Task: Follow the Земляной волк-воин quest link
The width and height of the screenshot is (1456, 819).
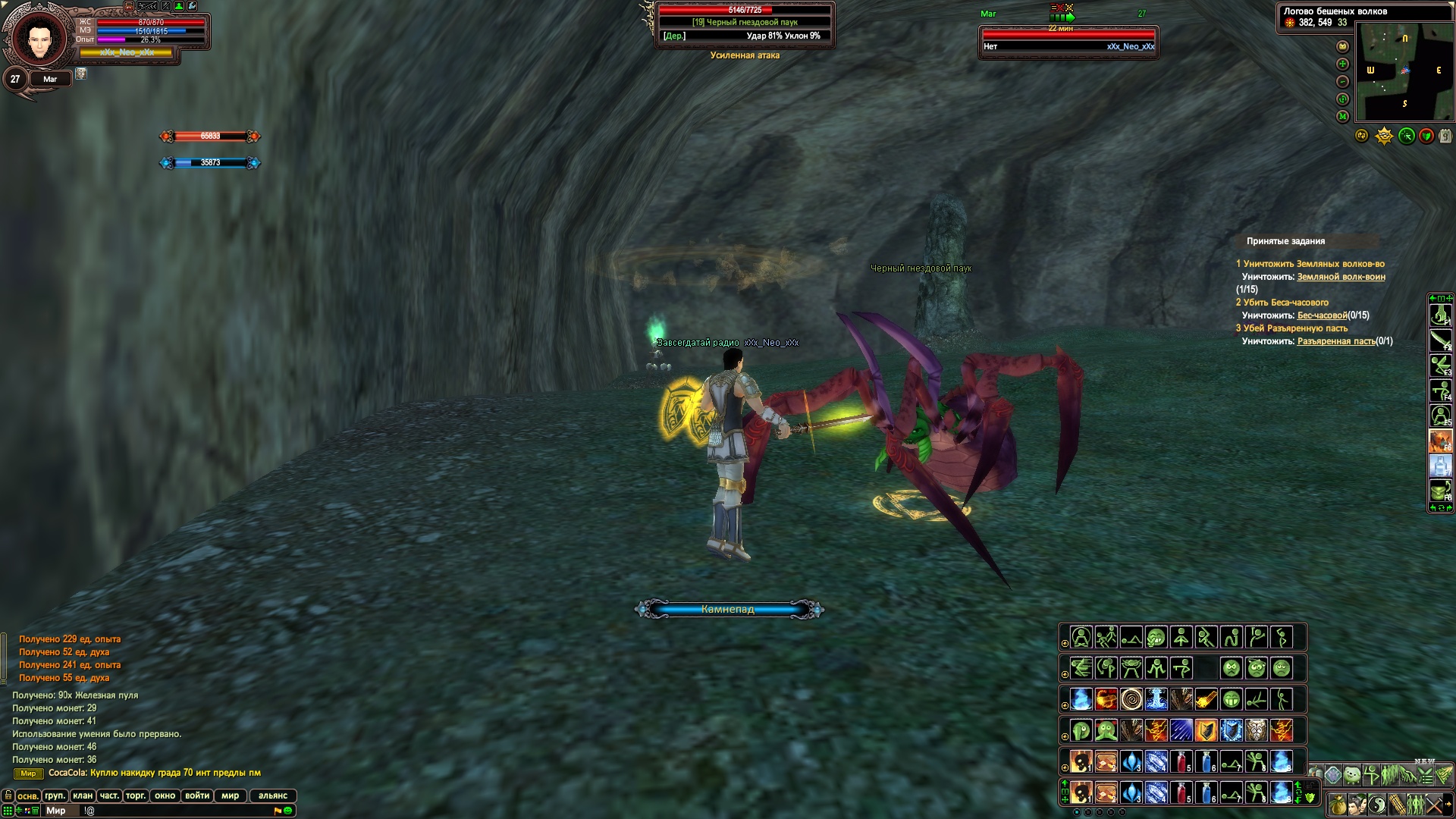Action: tap(1341, 277)
